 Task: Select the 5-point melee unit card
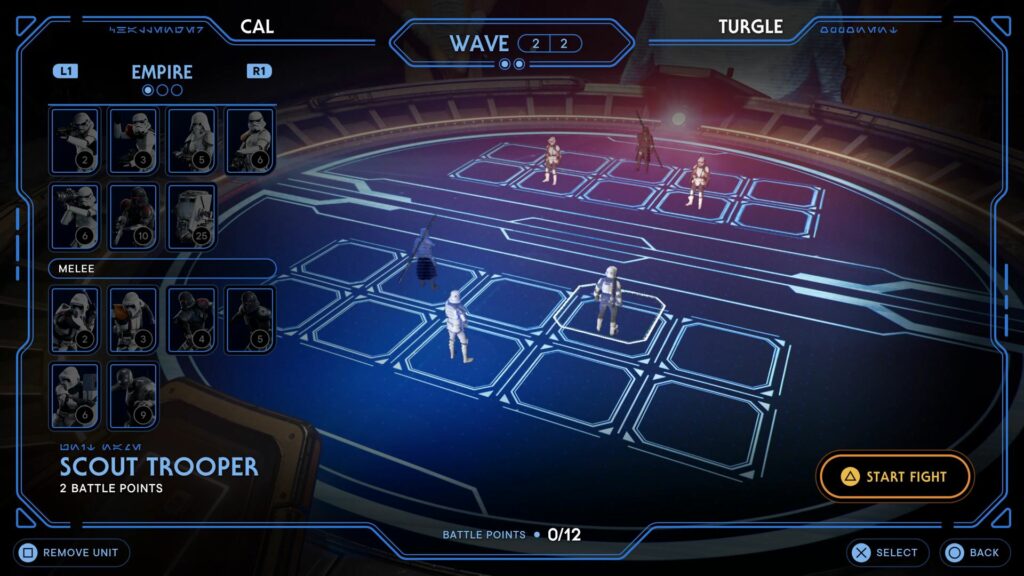[x=249, y=320]
